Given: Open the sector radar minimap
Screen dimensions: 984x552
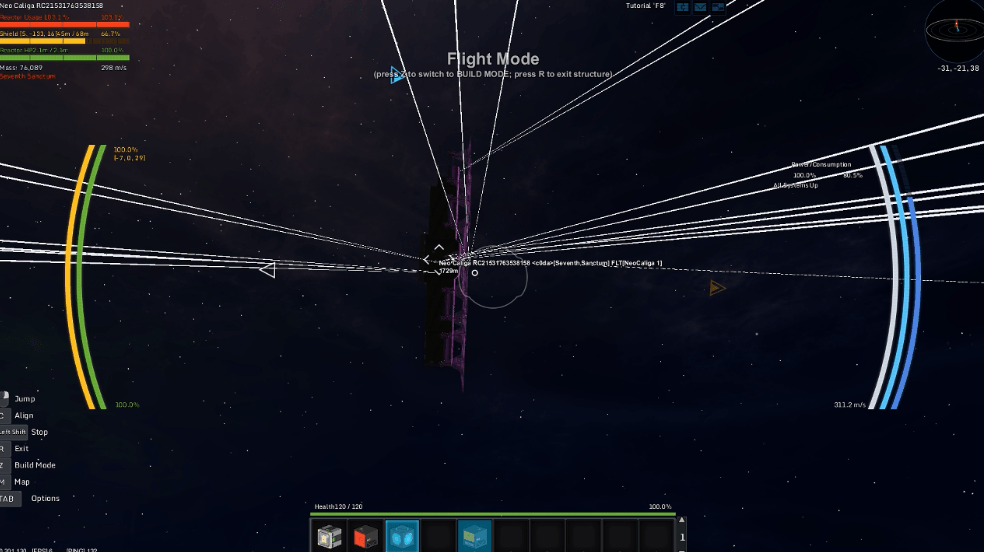Looking at the screenshot, I should [953, 29].
